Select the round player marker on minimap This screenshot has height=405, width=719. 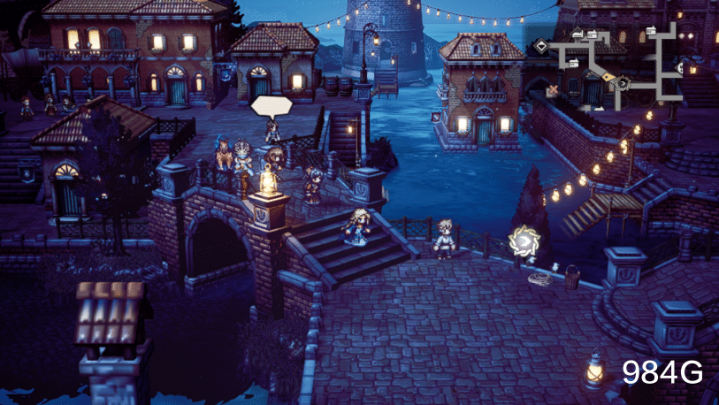click(621, 81)
